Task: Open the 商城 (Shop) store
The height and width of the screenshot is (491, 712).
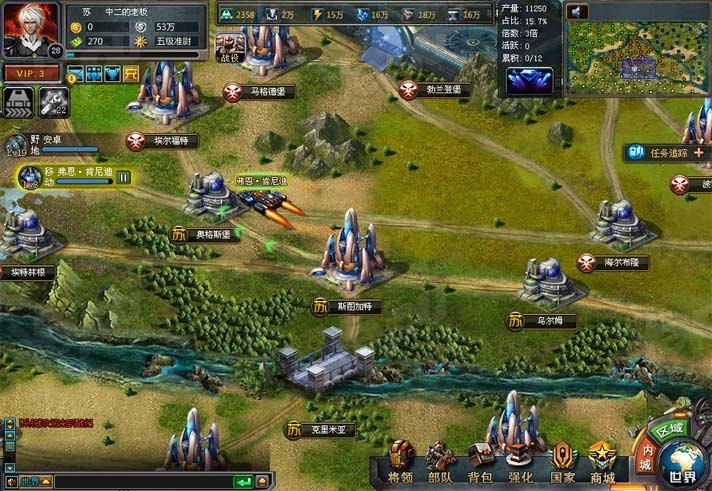Action: [x=602, y=461]
